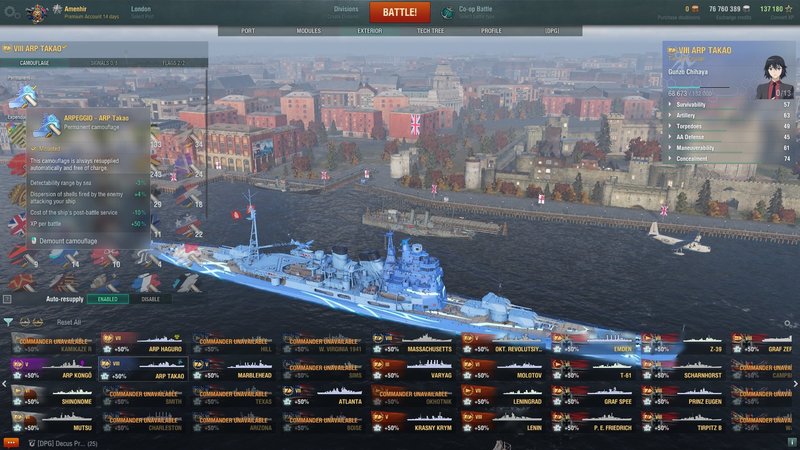The width and height of the screenshot is (800, 450).
Task: Open the Profile tab
Action: click(x=491, y=31)
